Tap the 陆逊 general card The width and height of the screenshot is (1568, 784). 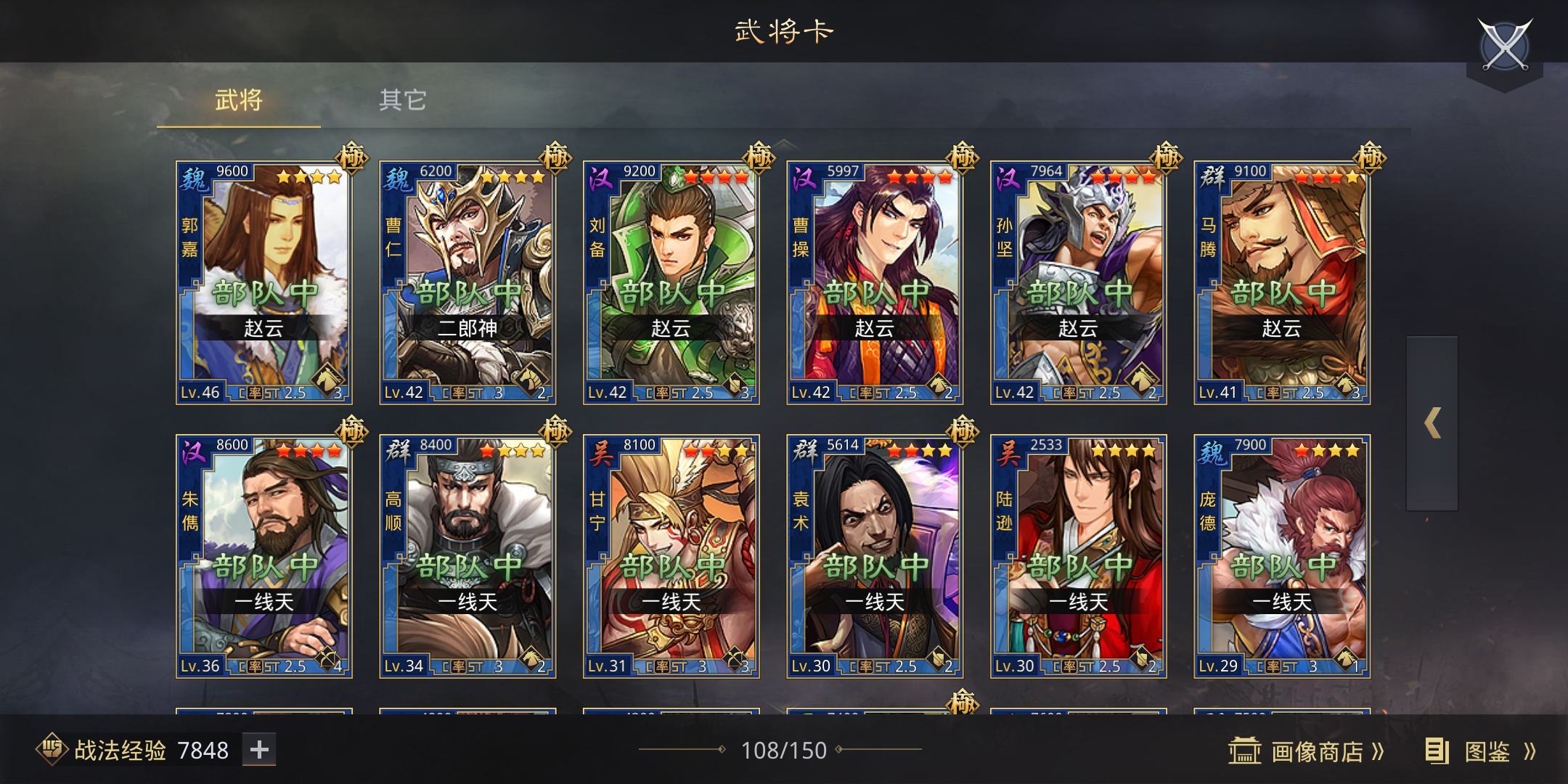pyautogui.click(x=1078, y=555)
